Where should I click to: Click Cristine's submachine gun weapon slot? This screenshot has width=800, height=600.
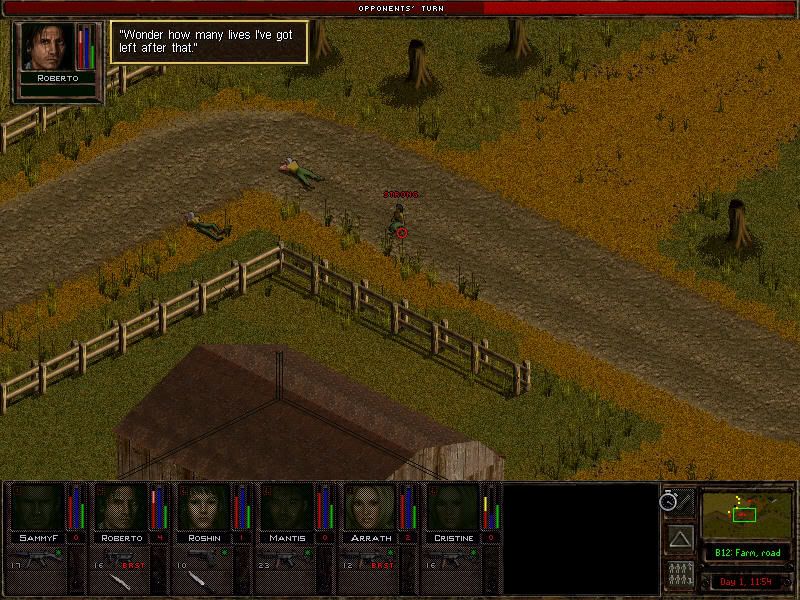pyautogui.click(x=452, y=555)
